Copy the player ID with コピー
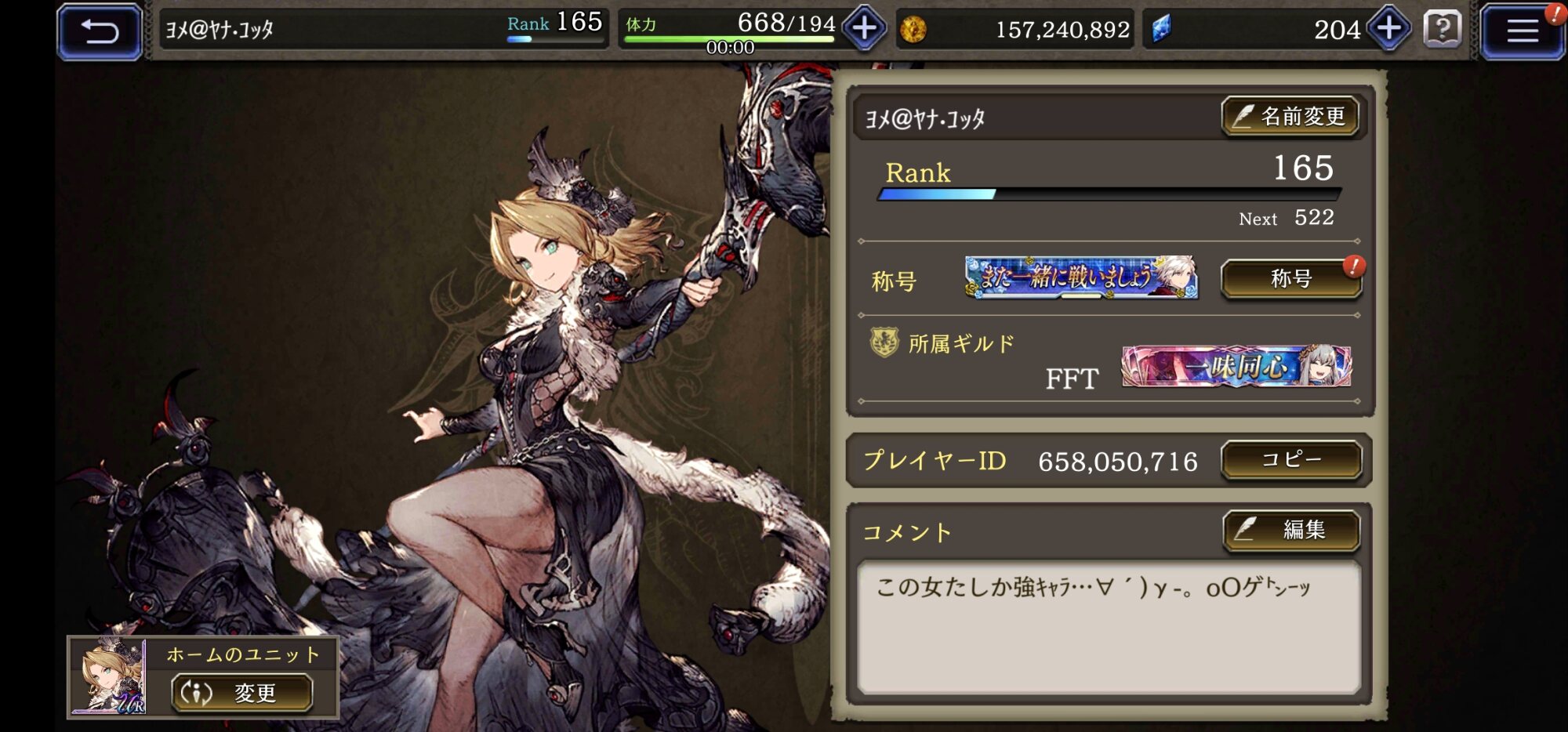 pos(1290,460)
